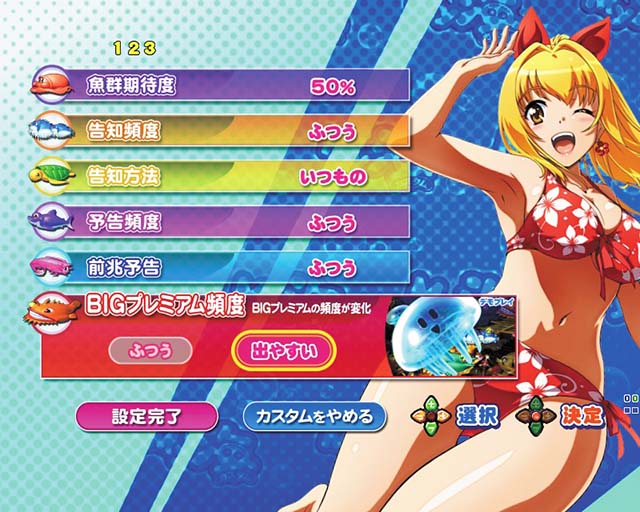This screenshot has height=512, width=640.
Task: Click カスタムをやめる to cancel customization
Action: 314,415
